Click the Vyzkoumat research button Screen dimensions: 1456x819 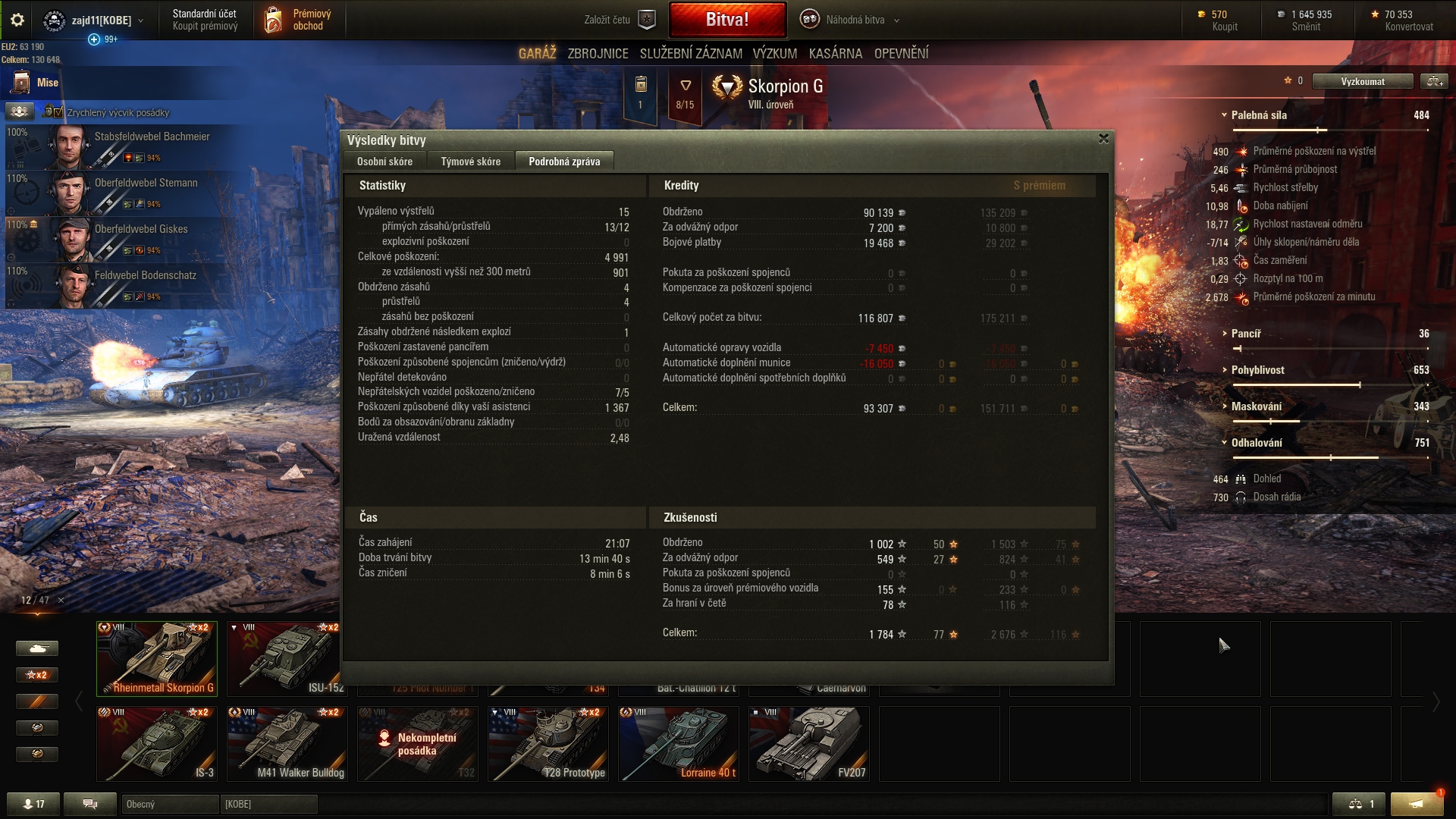pos(1362,81)
